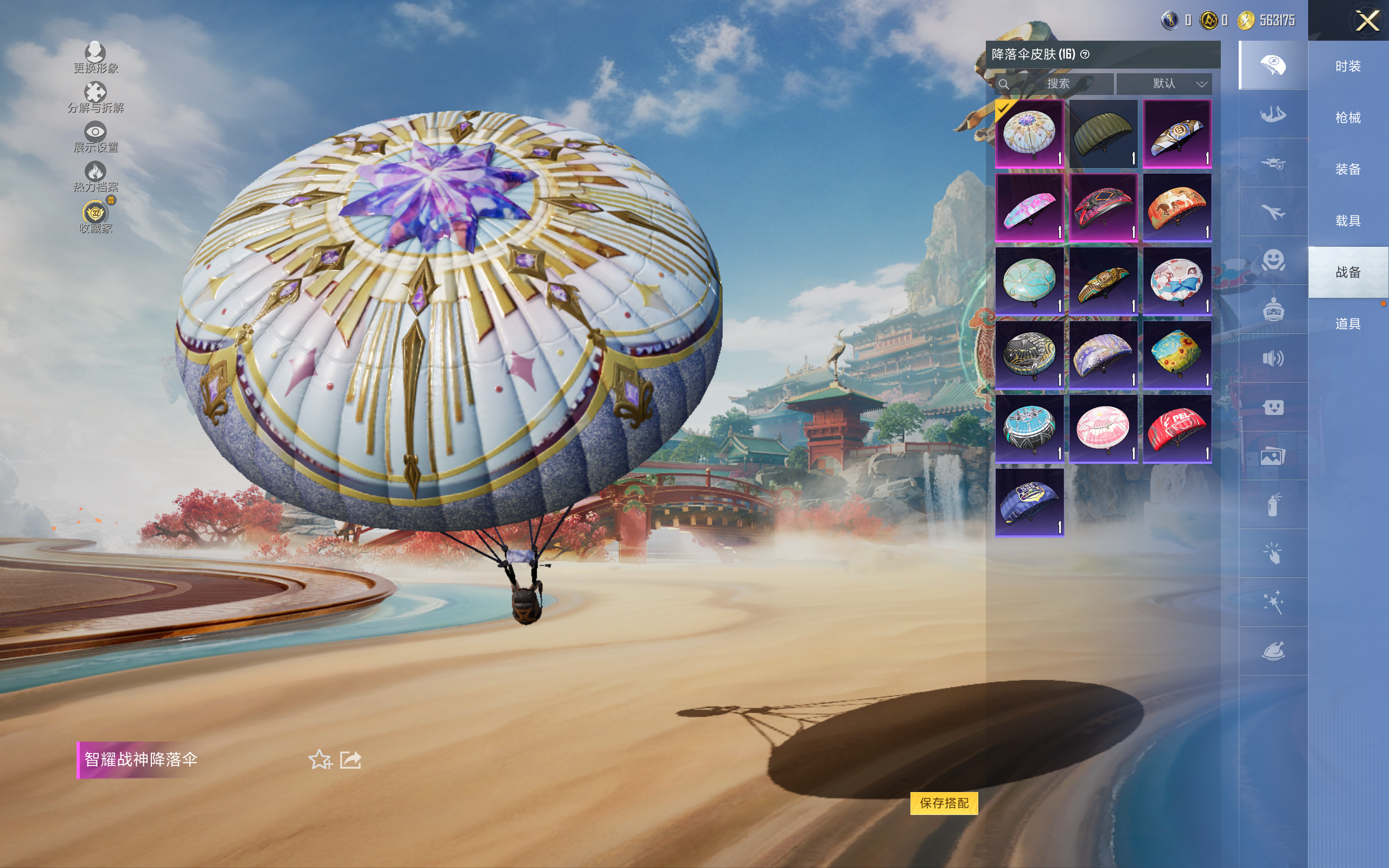The image size is (1389, 868).
Task: Click the 保存搭配 button
Action: click(x=944, y=802)
